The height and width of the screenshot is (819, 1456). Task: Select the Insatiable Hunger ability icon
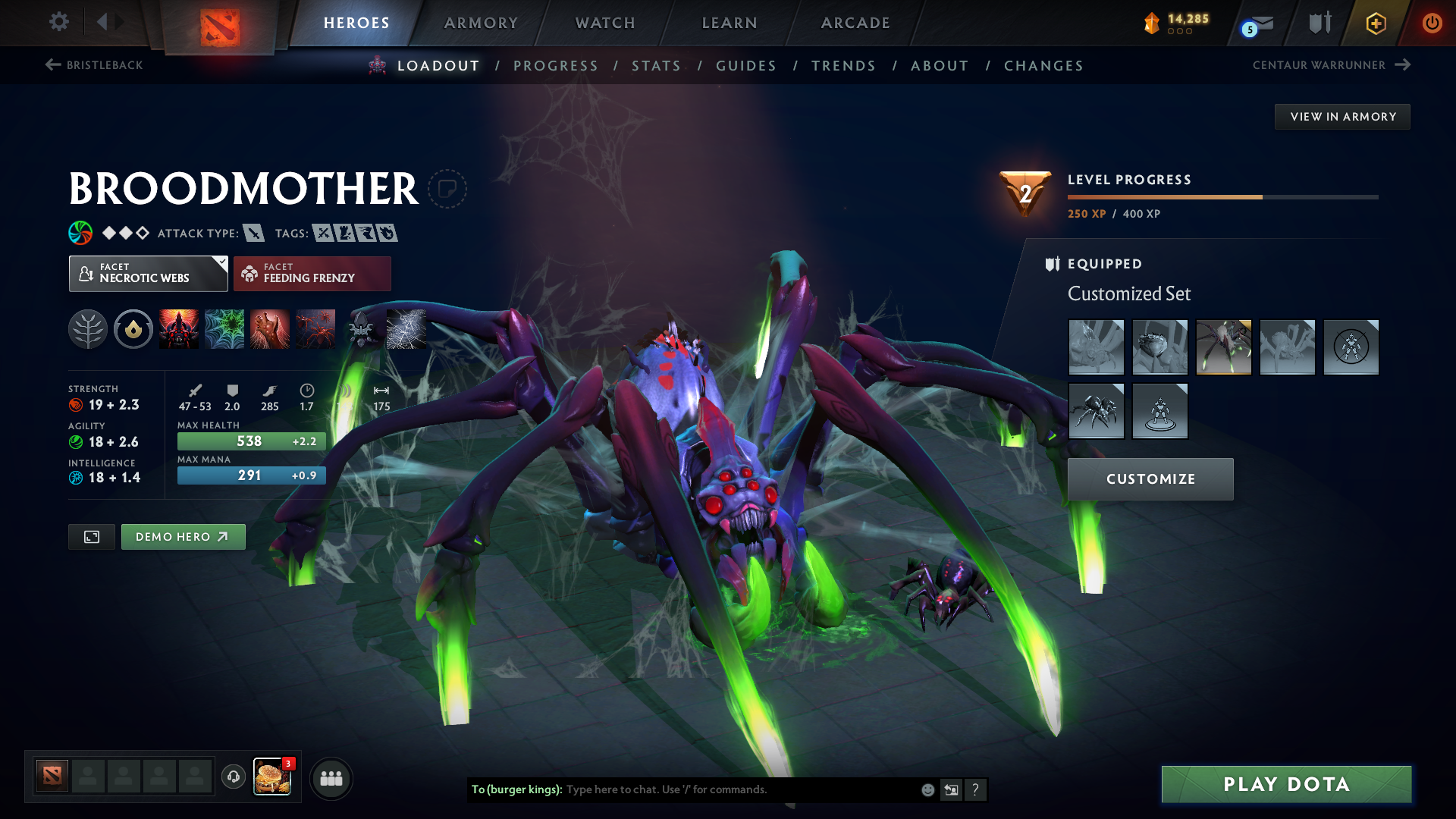point(179,329)
